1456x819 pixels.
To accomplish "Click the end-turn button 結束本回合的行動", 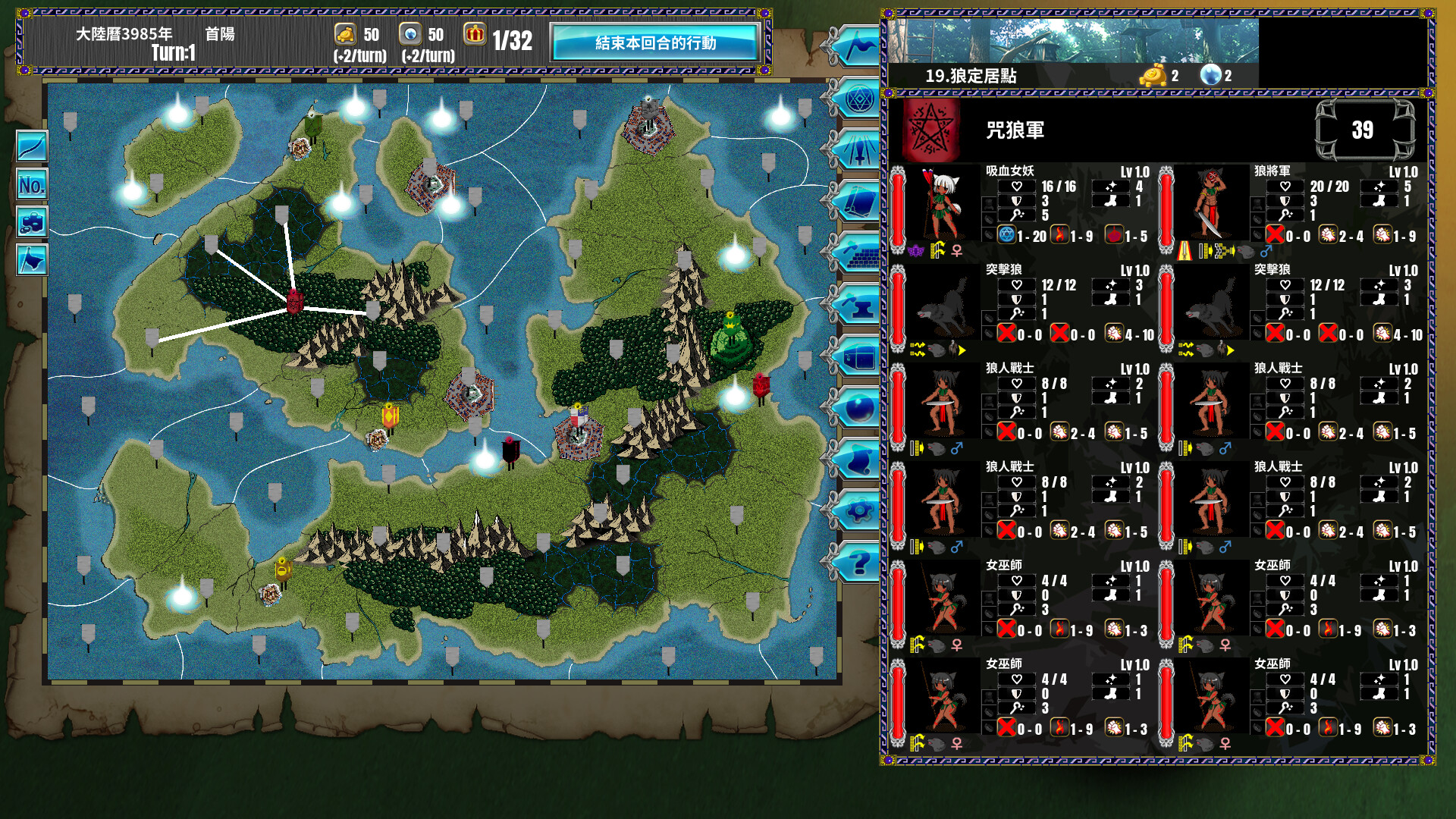I will [655, 42].
